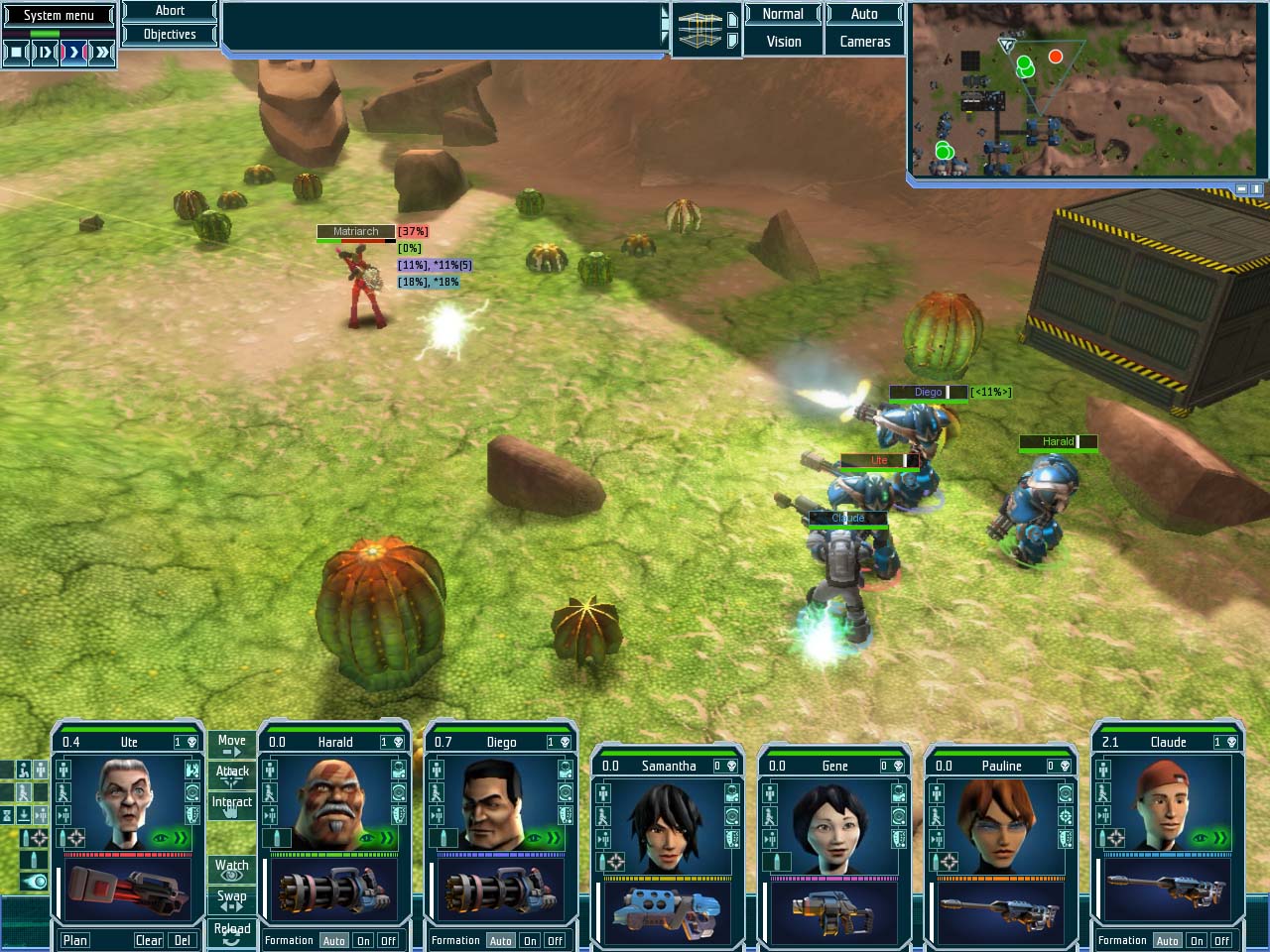Click the Abort mission button
Viewport: 1270px width, 952px height.
click(x=170, y=11)
